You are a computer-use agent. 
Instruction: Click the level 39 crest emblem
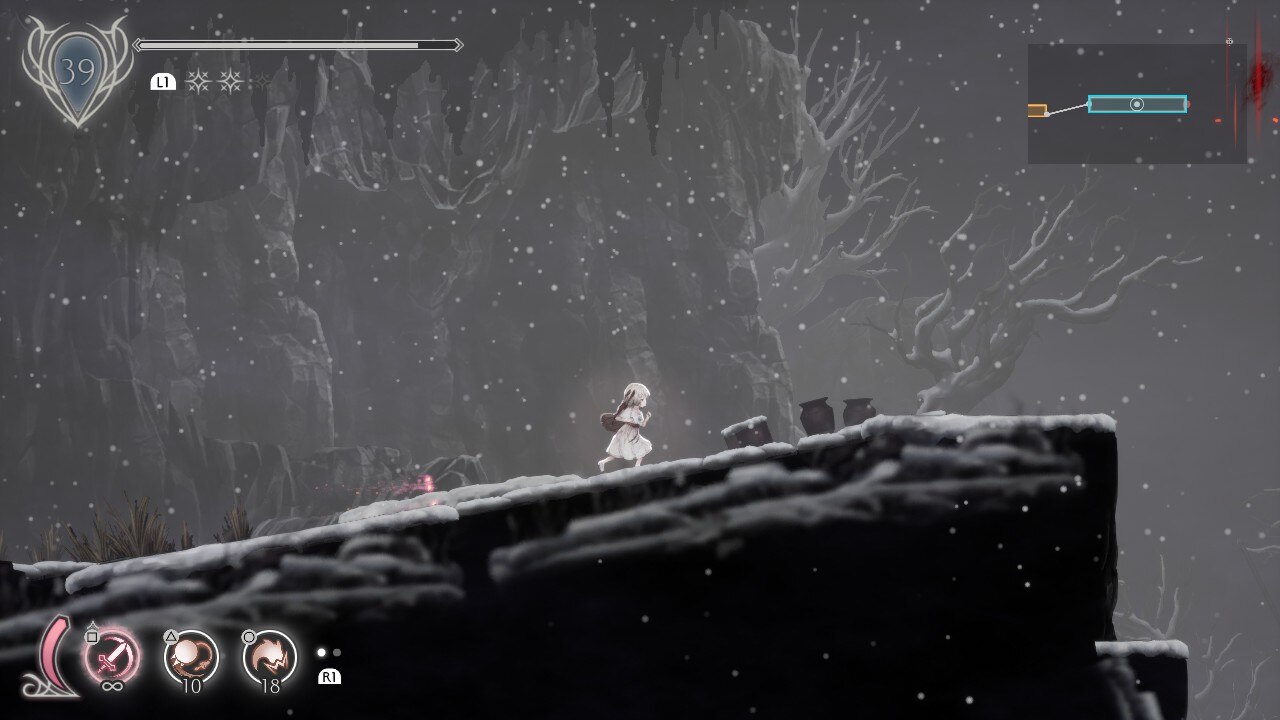tap(76, 71)
